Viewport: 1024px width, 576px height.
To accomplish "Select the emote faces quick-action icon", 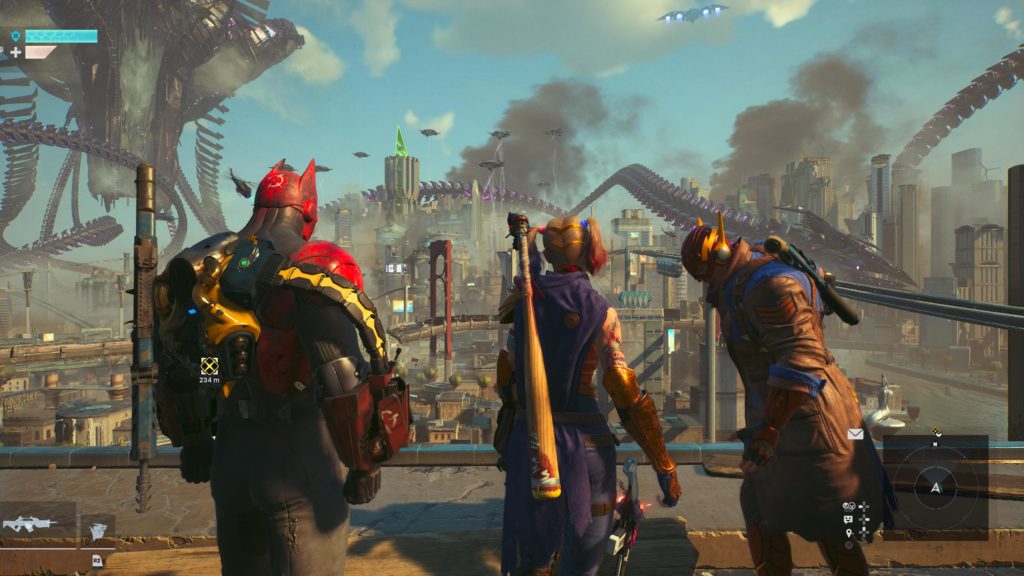I will click(848, 506).
